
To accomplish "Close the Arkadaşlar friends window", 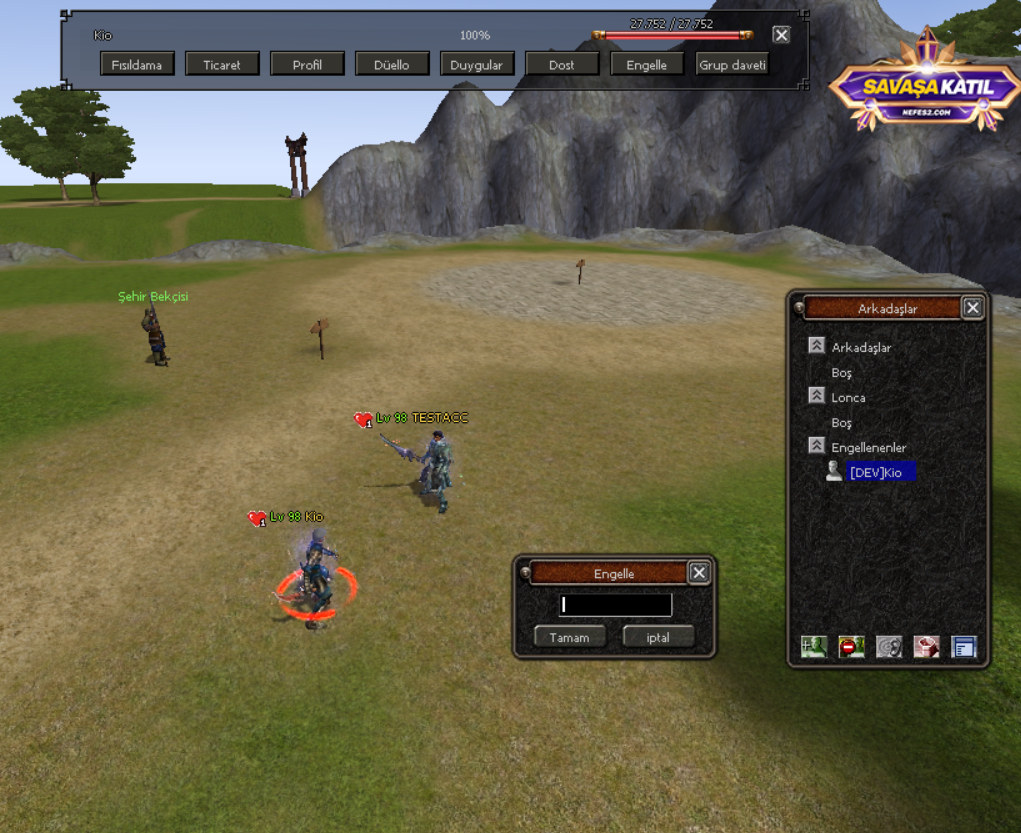I will (x=972, y=308).
